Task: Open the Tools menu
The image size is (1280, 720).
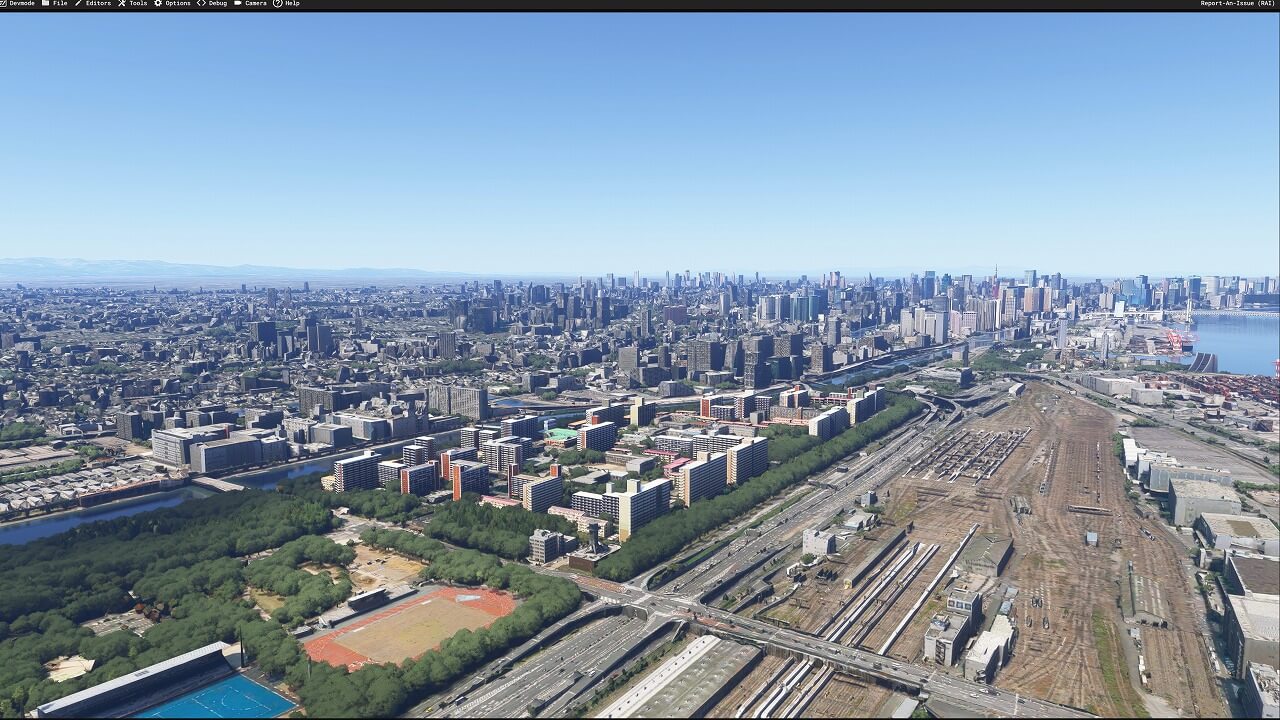Action: point(136,4)
